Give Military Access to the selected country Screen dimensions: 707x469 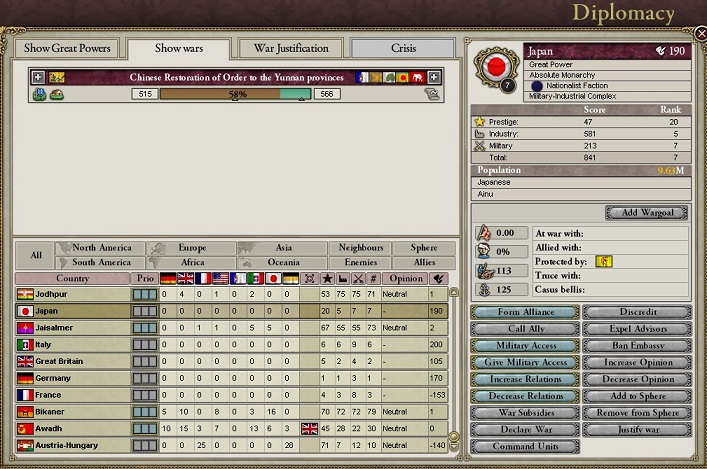click(524, 362)
